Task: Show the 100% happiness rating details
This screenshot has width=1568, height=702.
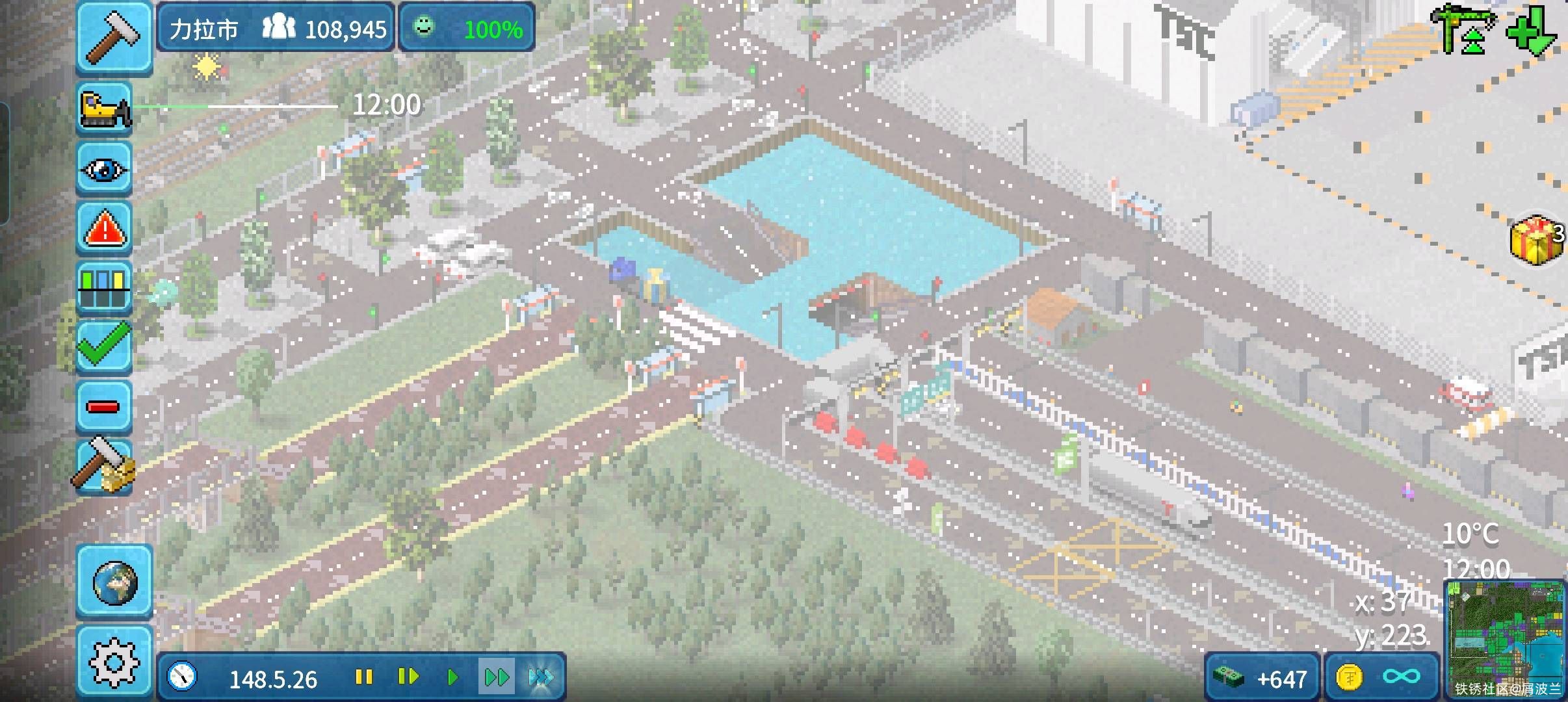Action: tap(467, 28)
